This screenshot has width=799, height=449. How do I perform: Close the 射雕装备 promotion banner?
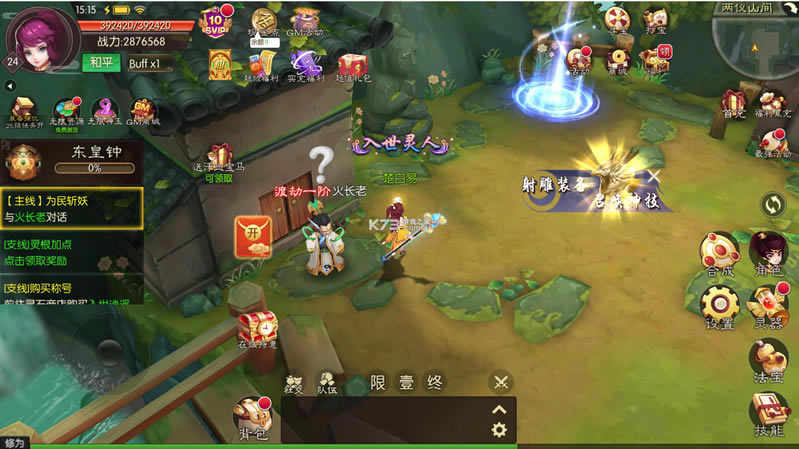pyautogui.click(x=653, y=176)
